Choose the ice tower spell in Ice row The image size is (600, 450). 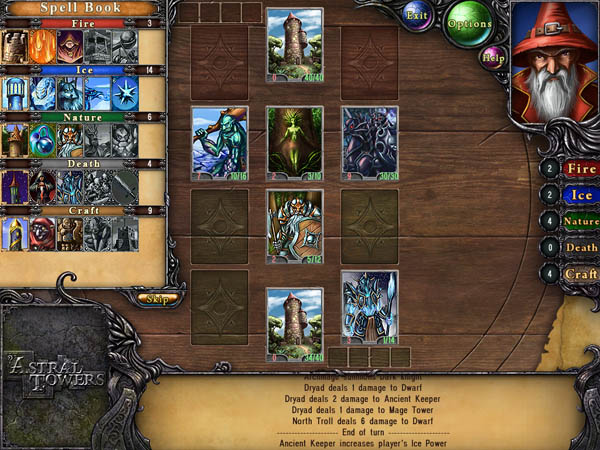click(15, 94)
